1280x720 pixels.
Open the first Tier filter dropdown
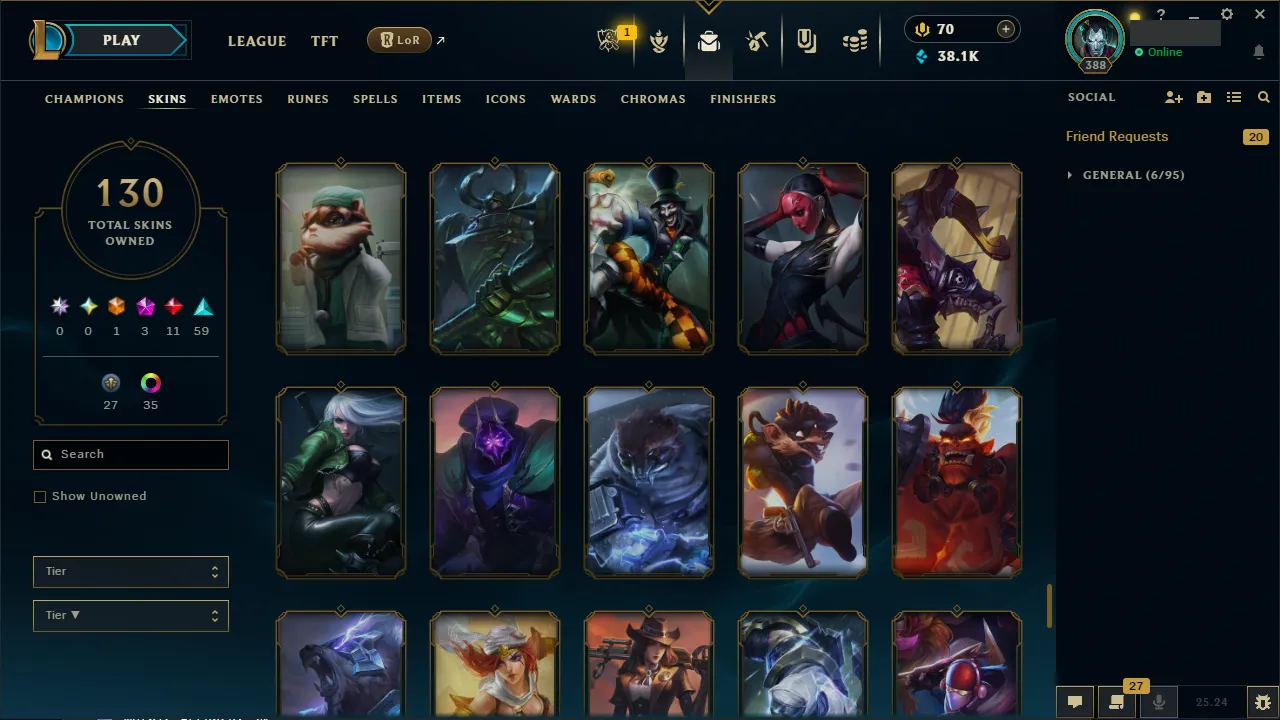(130, 571)
